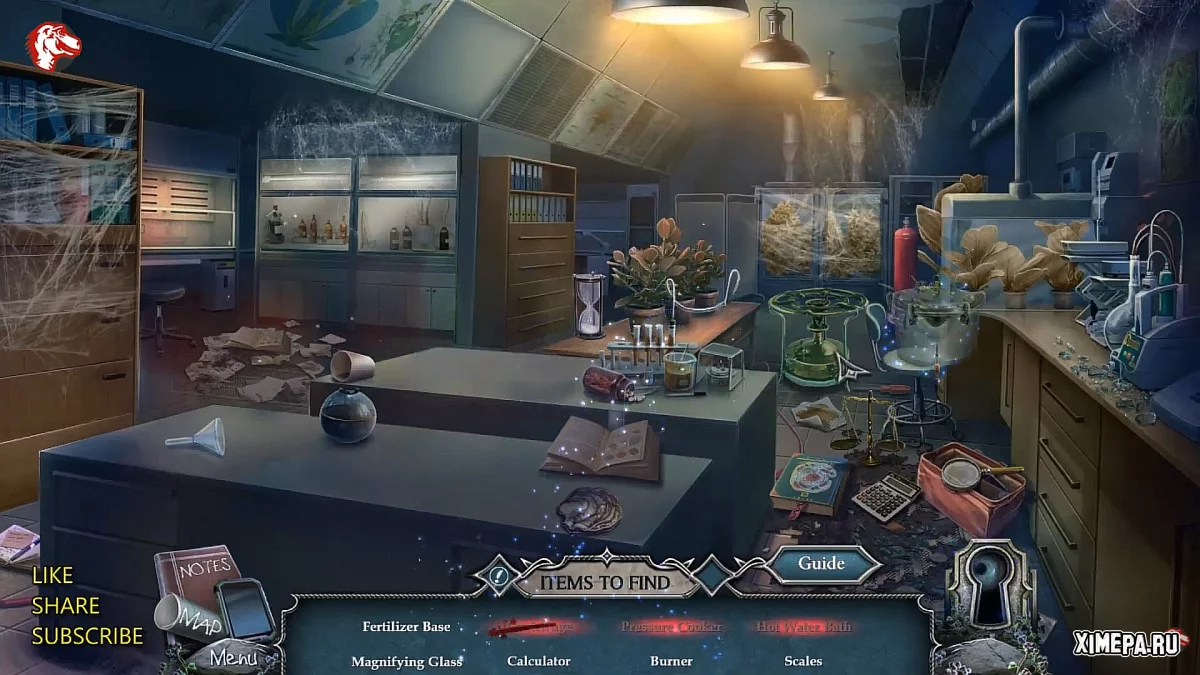The height and width of the screenshot is (675, 1200).
Task: Activate the keyhole hint button
Action: click(x=989, y=587)
